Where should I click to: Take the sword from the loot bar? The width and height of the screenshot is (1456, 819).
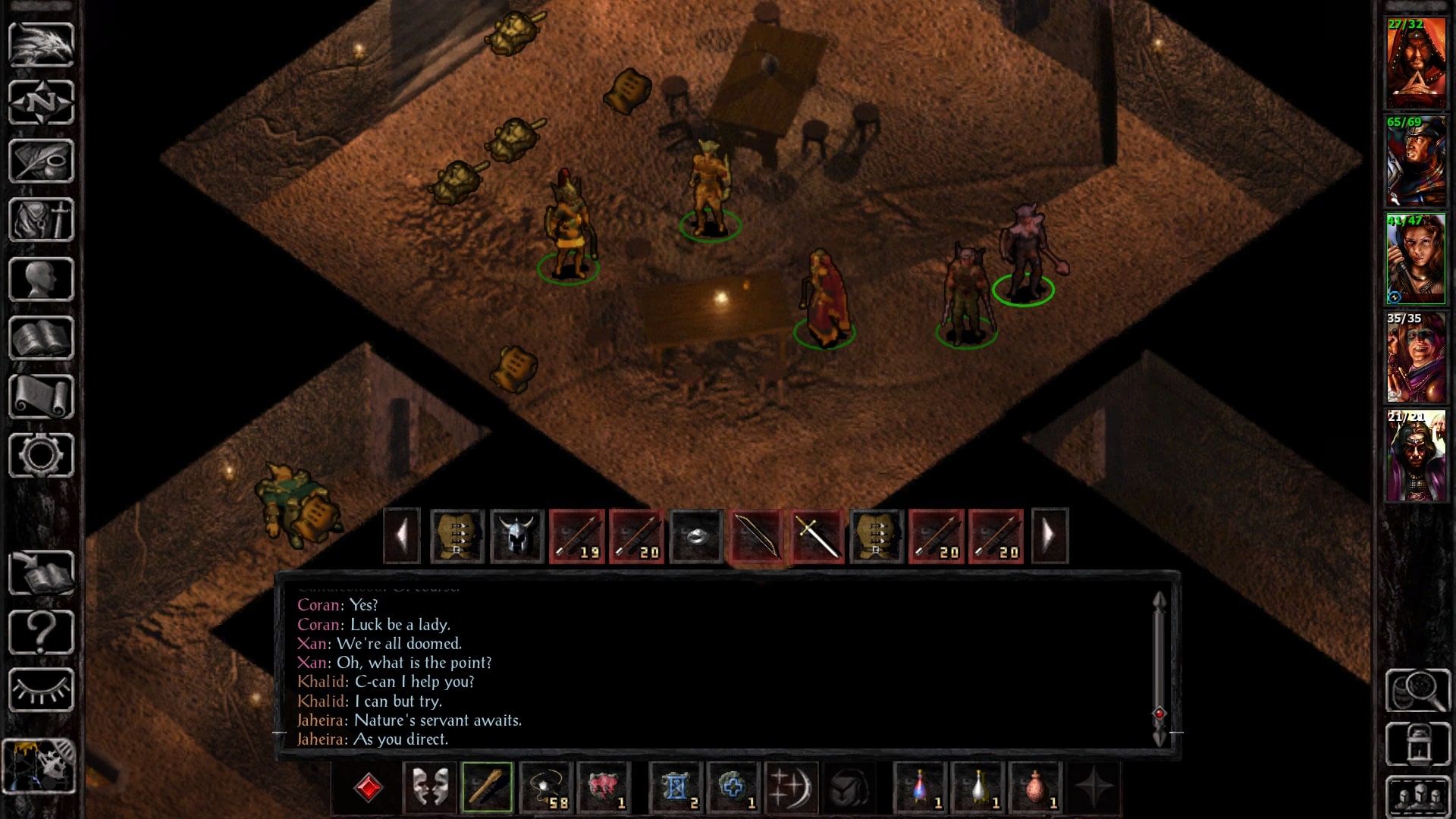(816, 536)
